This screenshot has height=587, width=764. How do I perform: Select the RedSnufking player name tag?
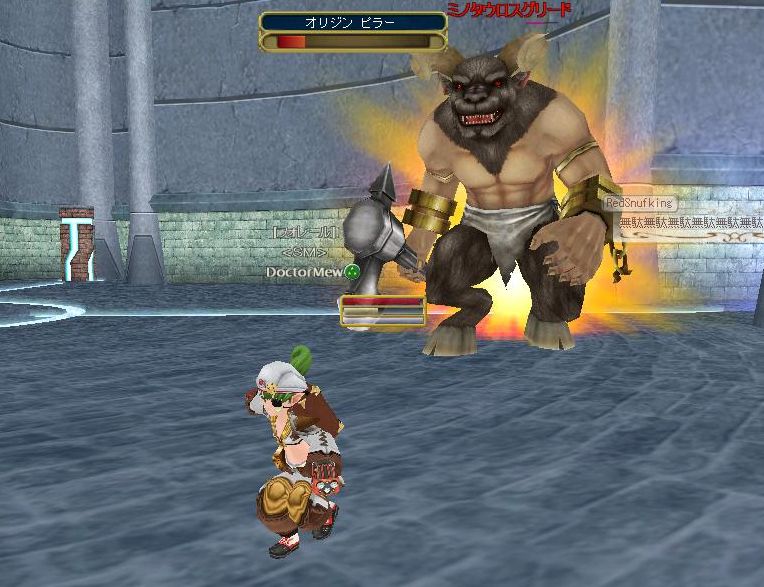click(x=639, y=203)
